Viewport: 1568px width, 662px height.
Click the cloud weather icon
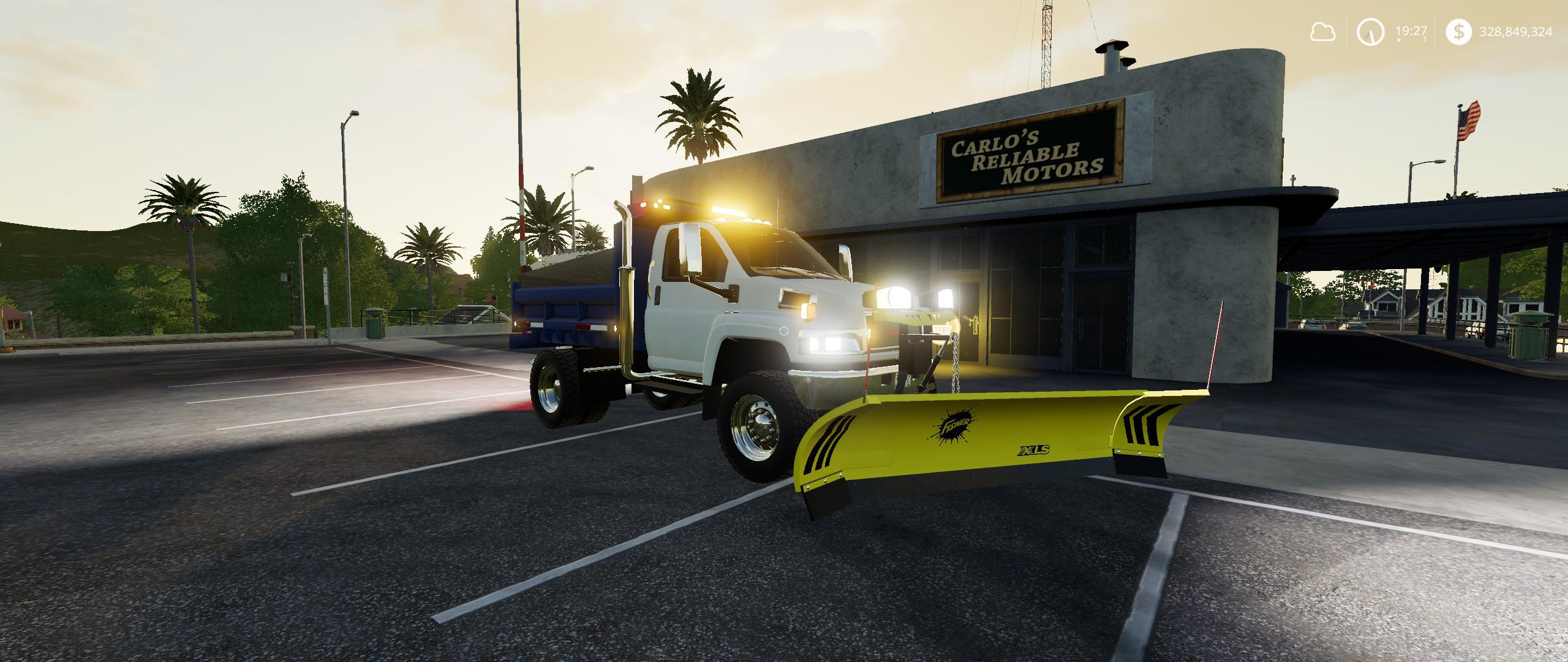(1323, 32)
